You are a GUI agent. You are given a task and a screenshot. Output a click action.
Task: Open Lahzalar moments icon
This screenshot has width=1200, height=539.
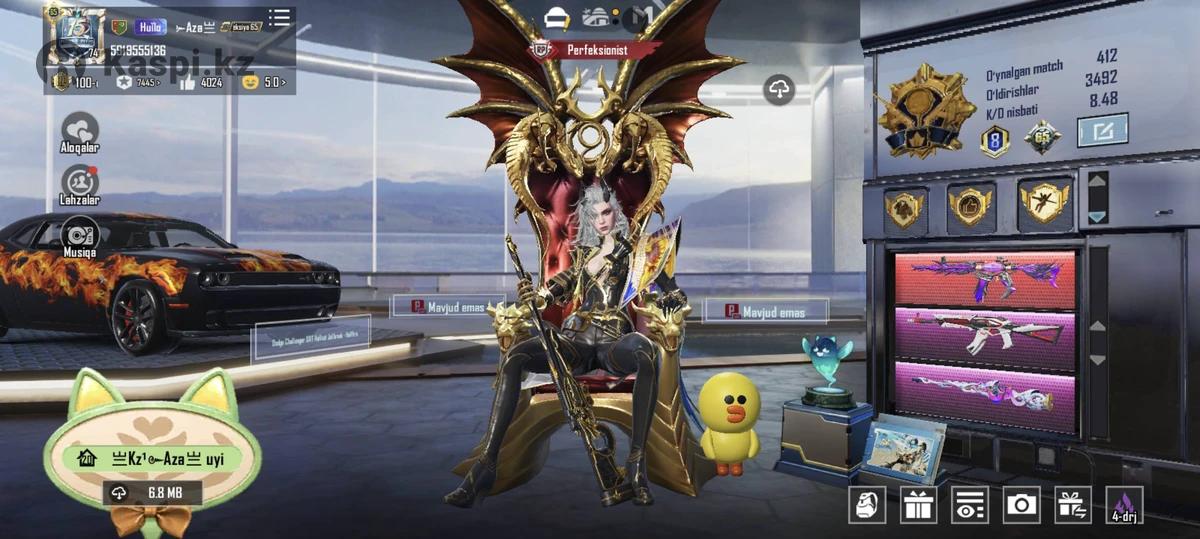pos(80,183)
